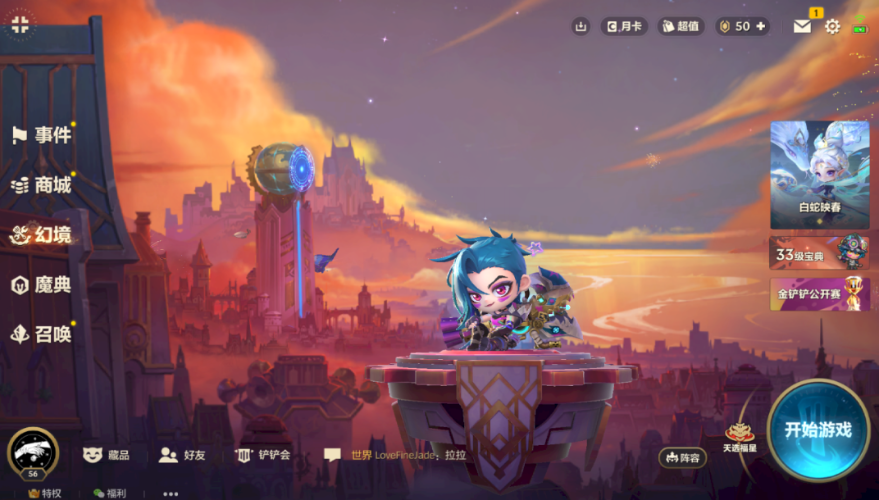
Task: Open the 33级宝典 pass banner
Action: (819, 254)
